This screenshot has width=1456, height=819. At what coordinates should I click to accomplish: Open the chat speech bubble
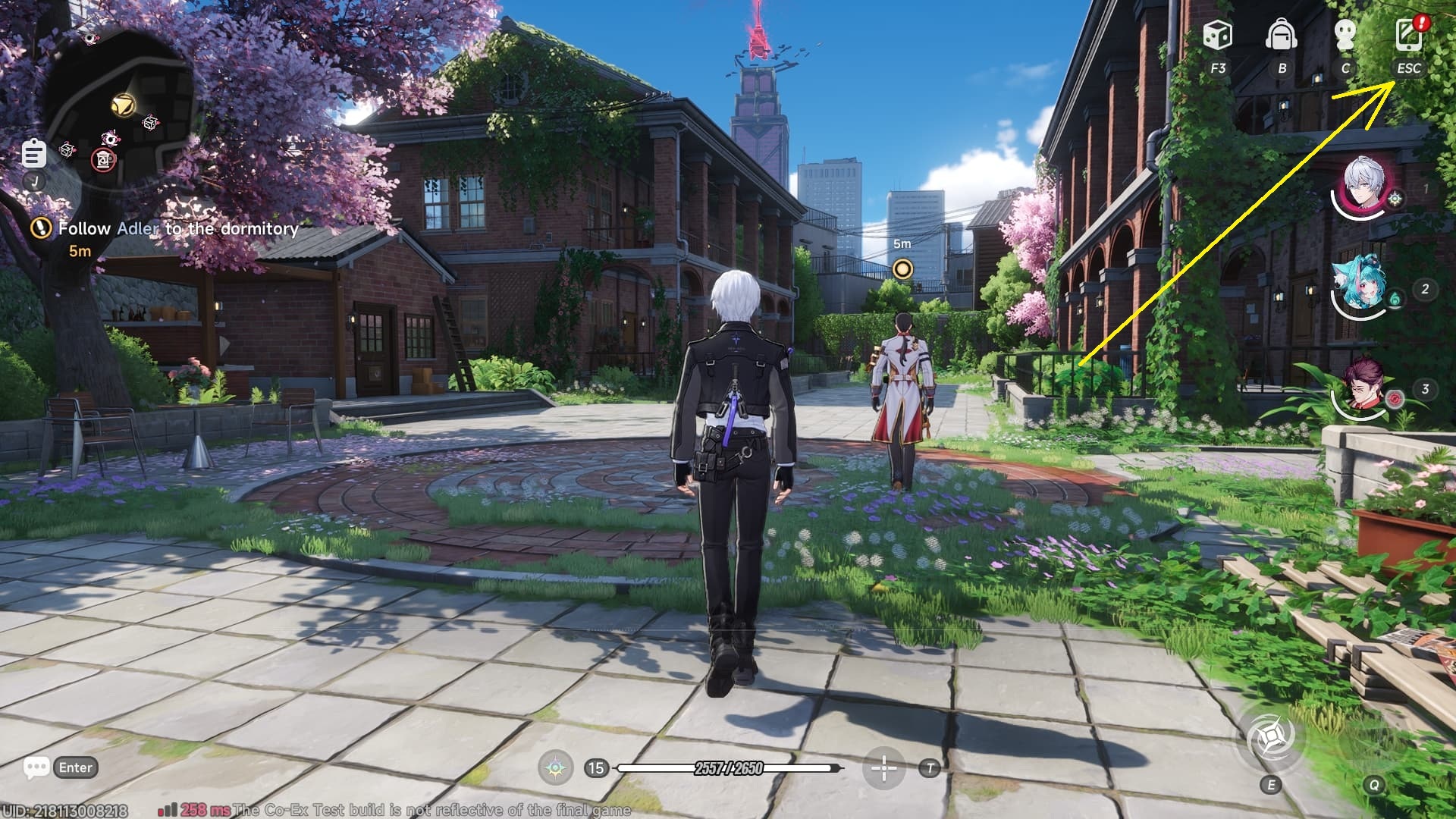coord(36,767)
